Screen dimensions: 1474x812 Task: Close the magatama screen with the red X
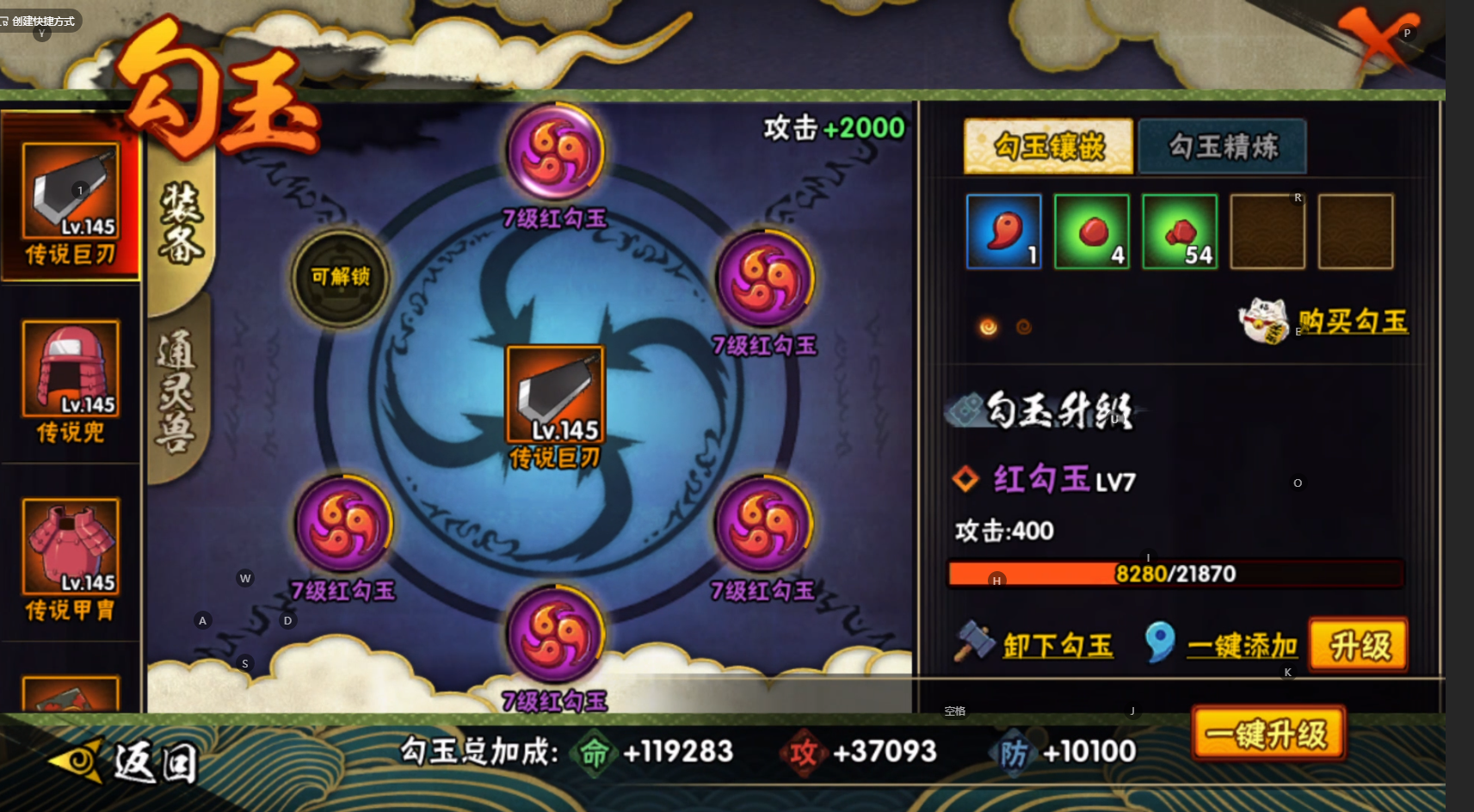[1377, 39]
